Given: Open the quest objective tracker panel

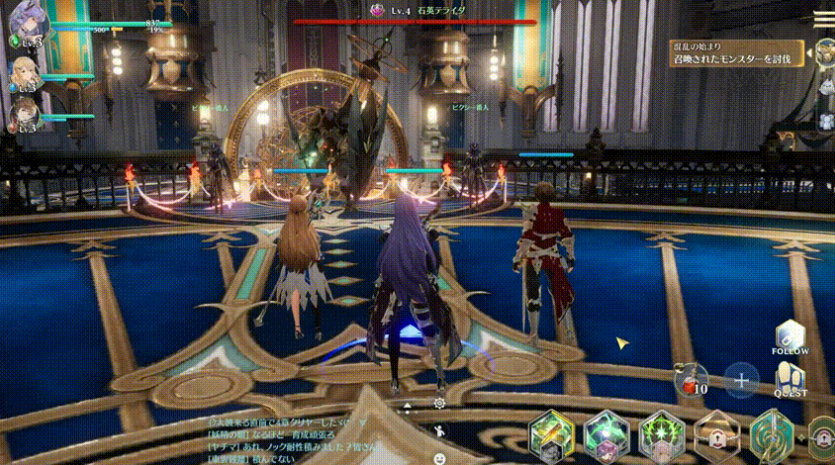Looking at the screenshot, I should tap(738, 53).
